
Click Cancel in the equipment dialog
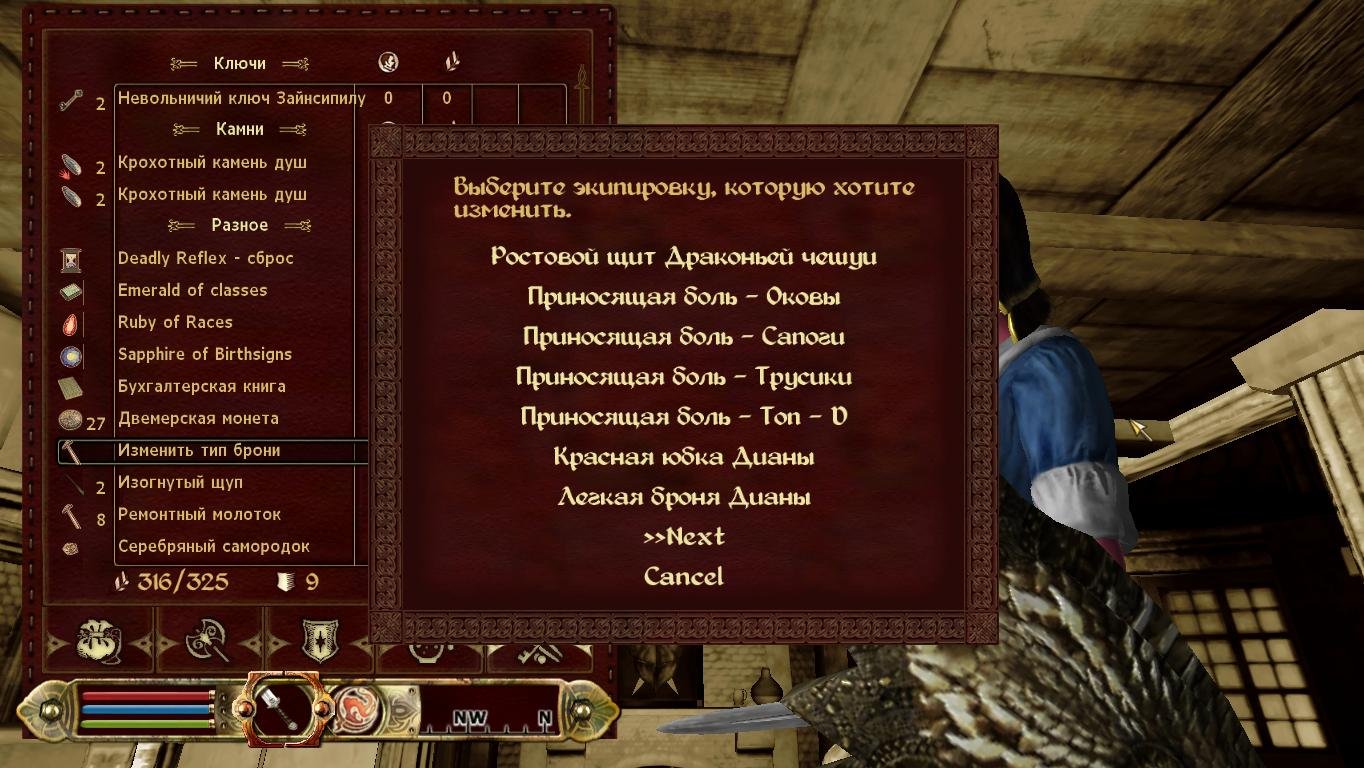point(683,575)
